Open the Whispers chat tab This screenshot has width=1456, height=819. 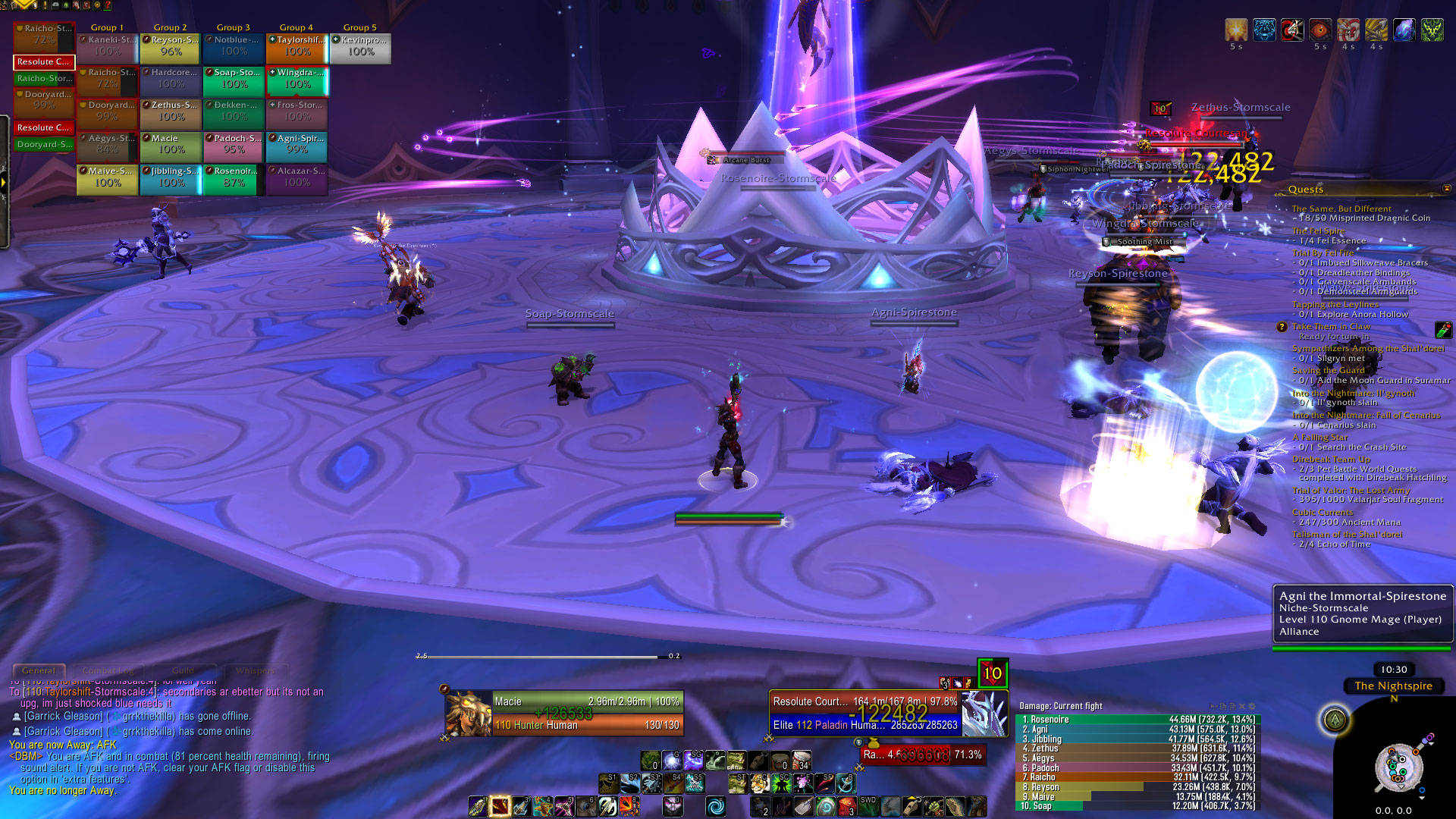point(254,670)
